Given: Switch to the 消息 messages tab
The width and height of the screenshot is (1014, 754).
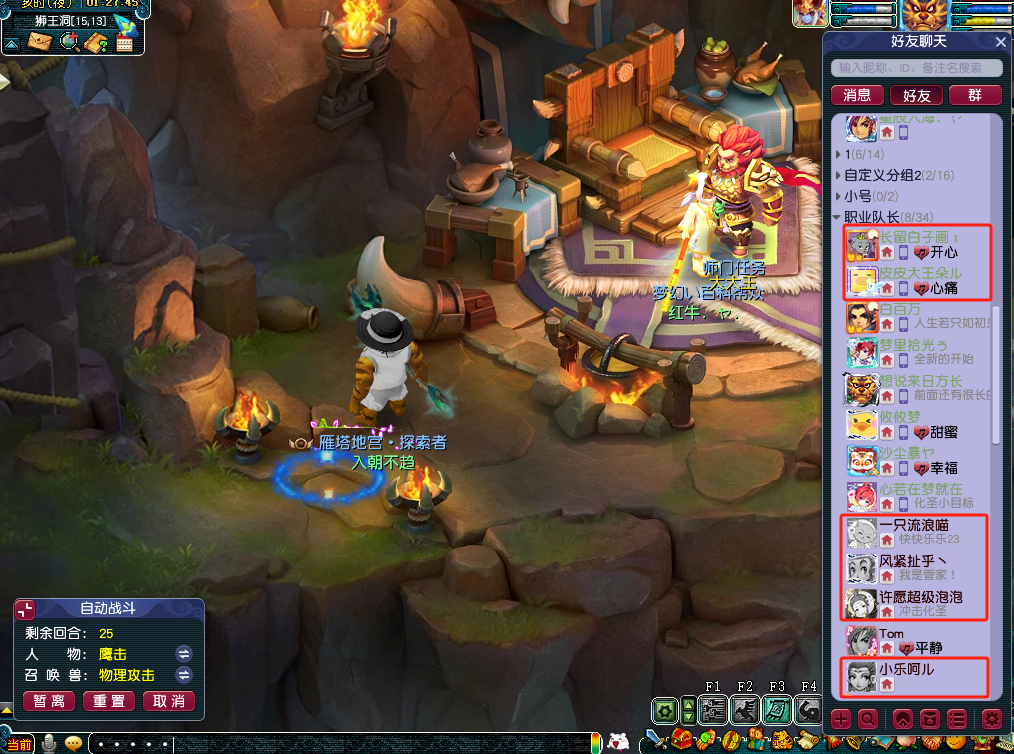Looking at the screenshot, I should point(857,95).
